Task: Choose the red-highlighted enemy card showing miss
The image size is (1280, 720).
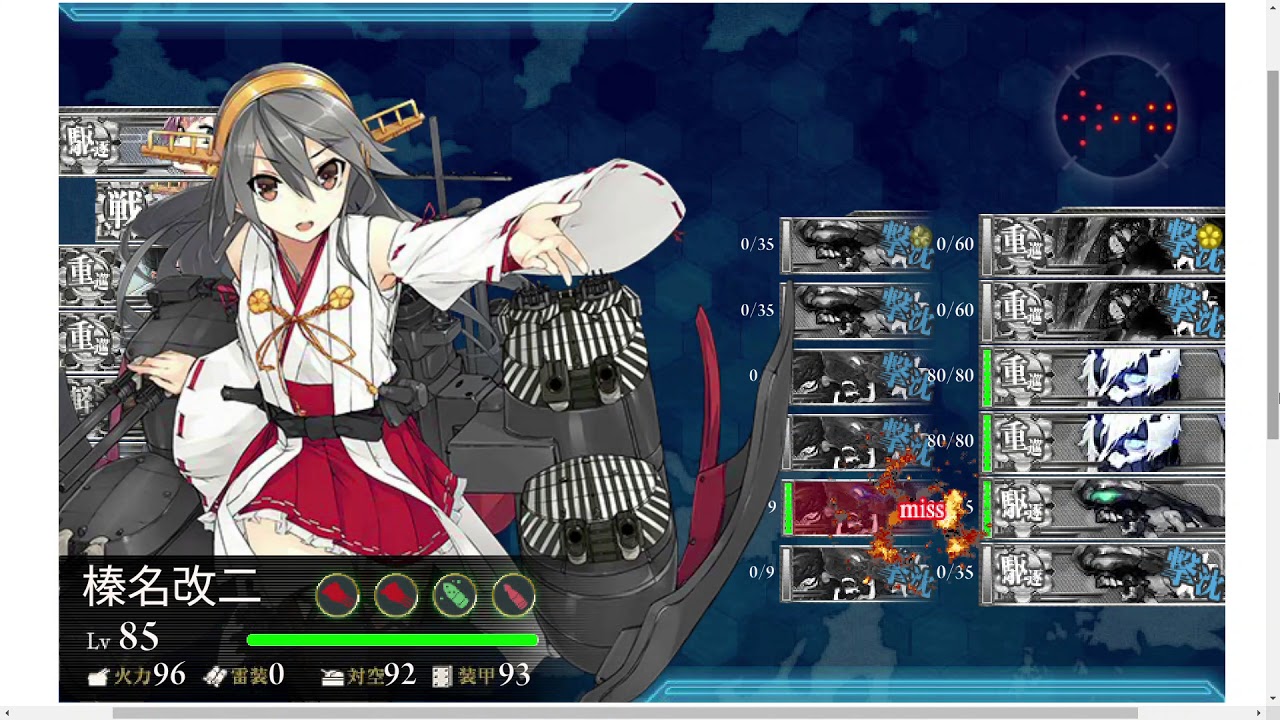Action: [860, 508]
